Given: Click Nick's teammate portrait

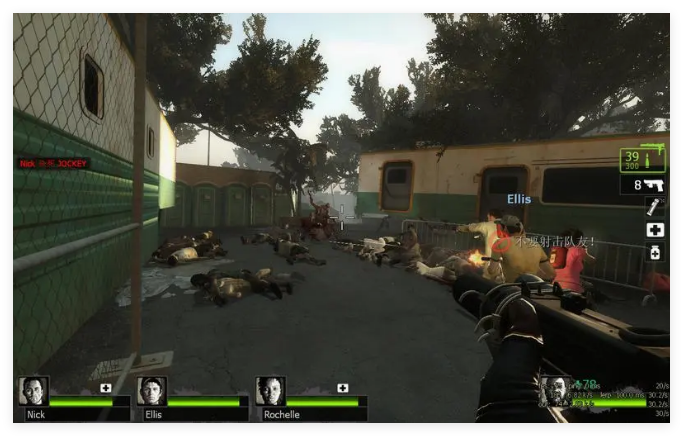Looking at the screenshot, I should (34, 391).
